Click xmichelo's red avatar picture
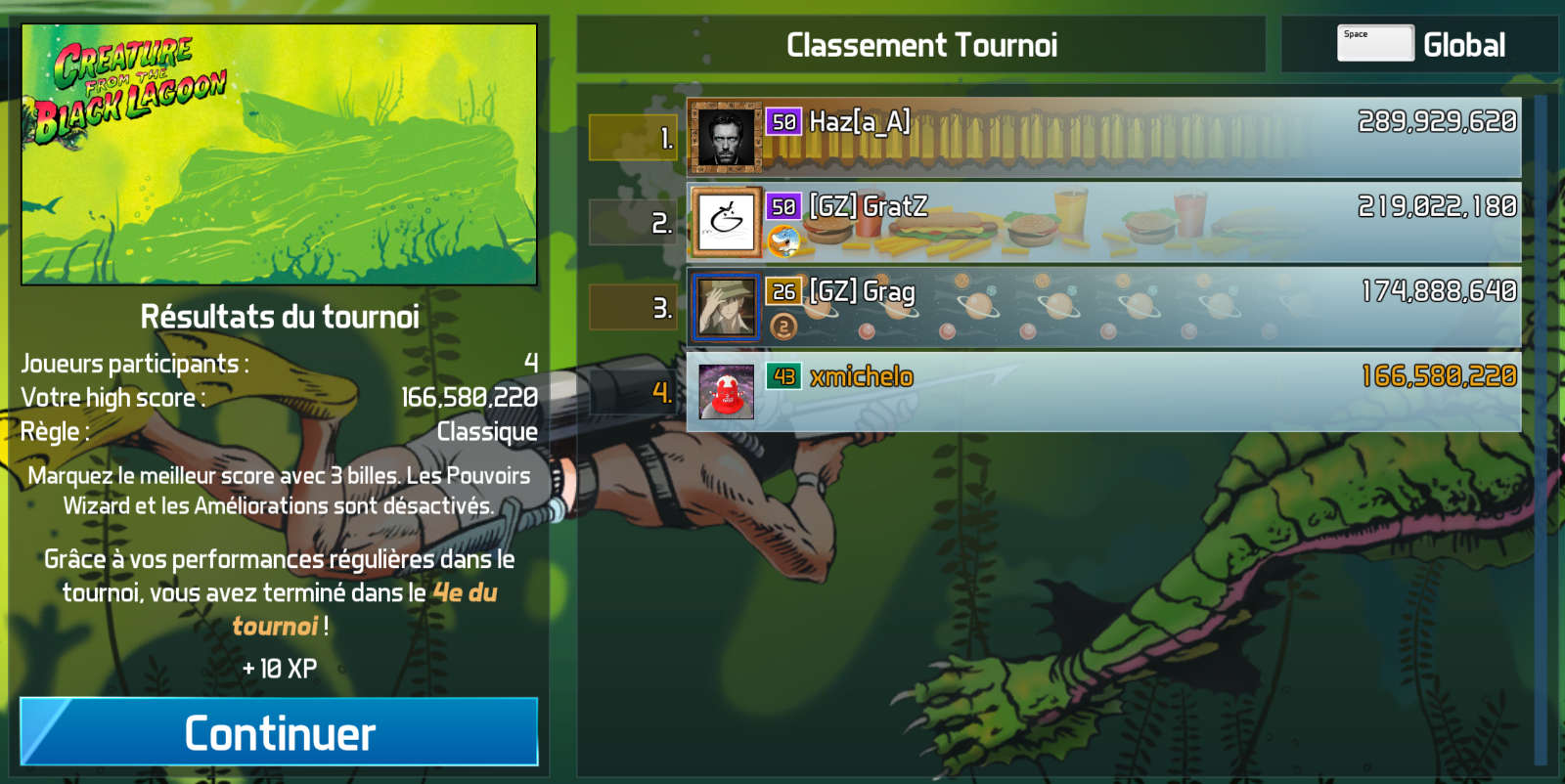The height and width of the screenshot is (784, 1565). (x=726, y=391)
